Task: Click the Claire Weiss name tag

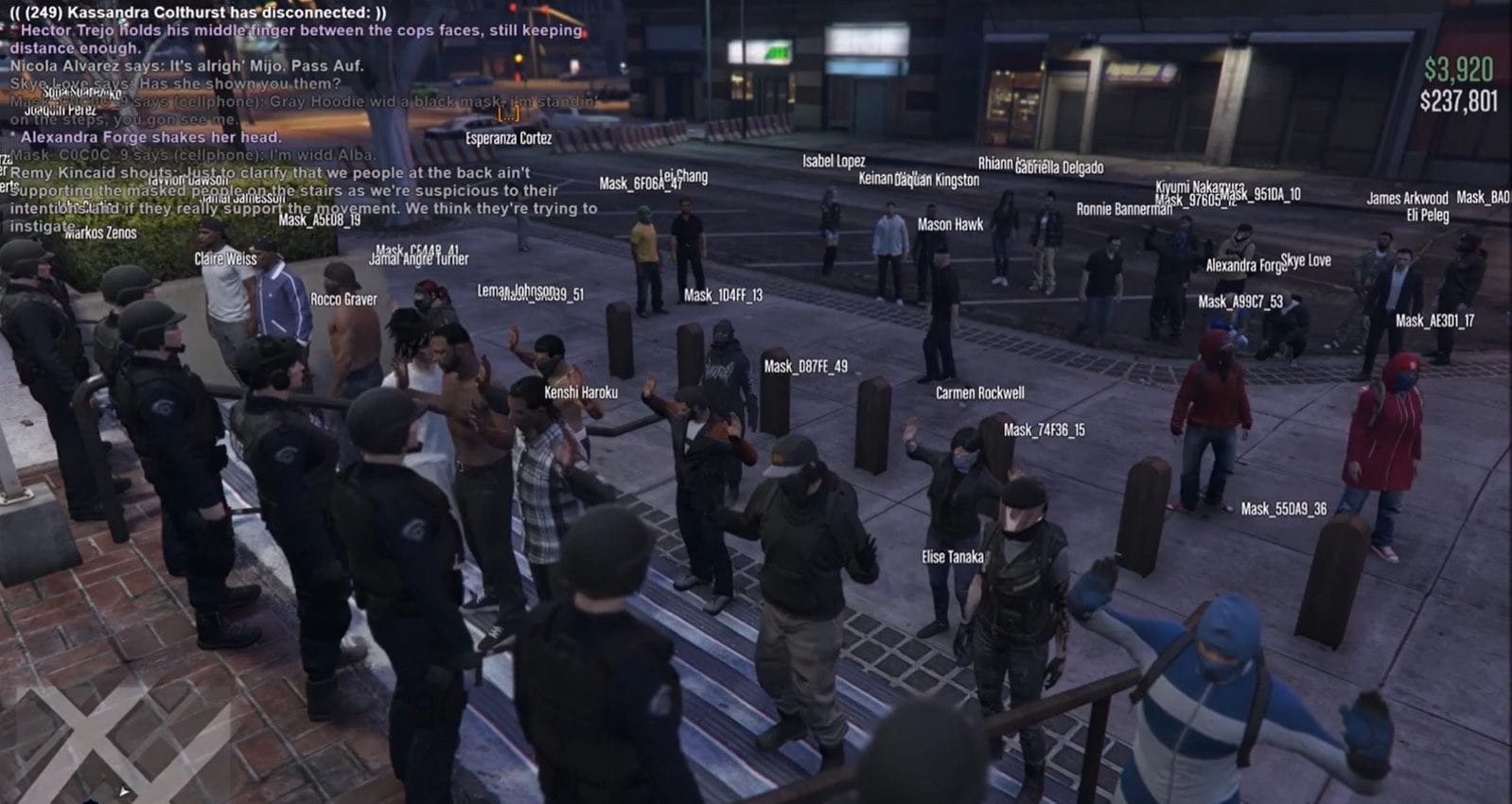Action: (x=226, y=260)
